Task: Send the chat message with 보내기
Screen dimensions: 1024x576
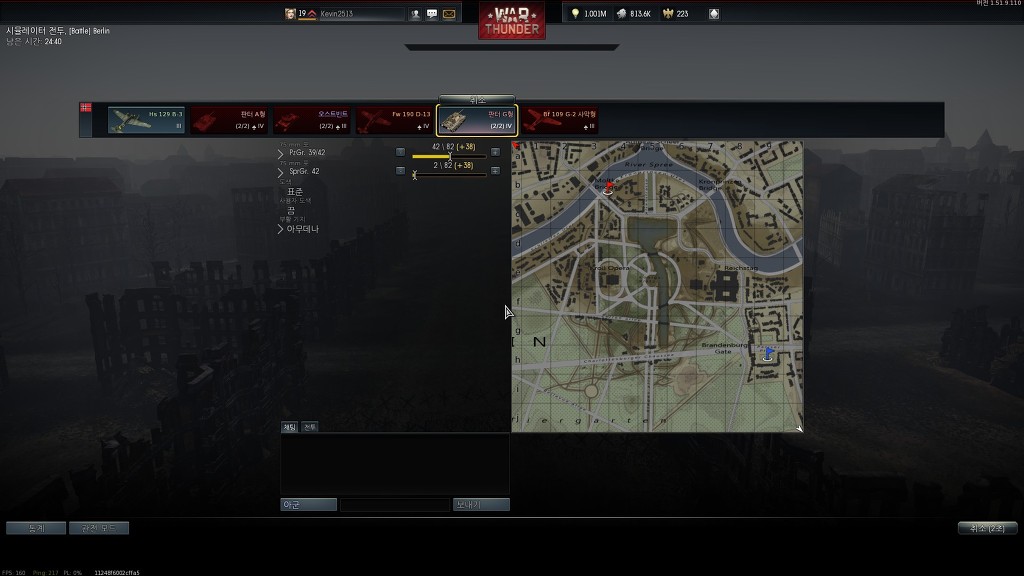Action: (481, 505)
